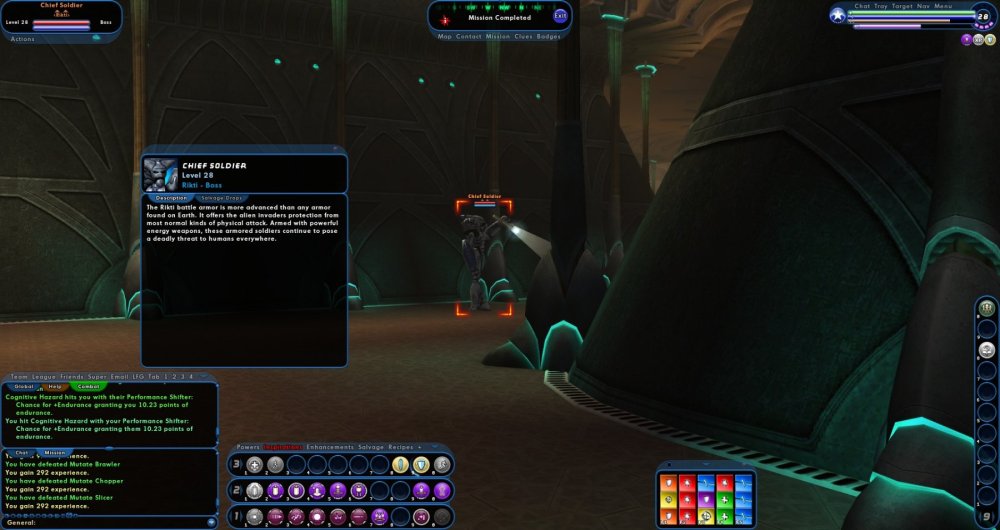Select the Description tab in info window
The height and width of the screenshot is (530, 1000).
click(171, 198)
